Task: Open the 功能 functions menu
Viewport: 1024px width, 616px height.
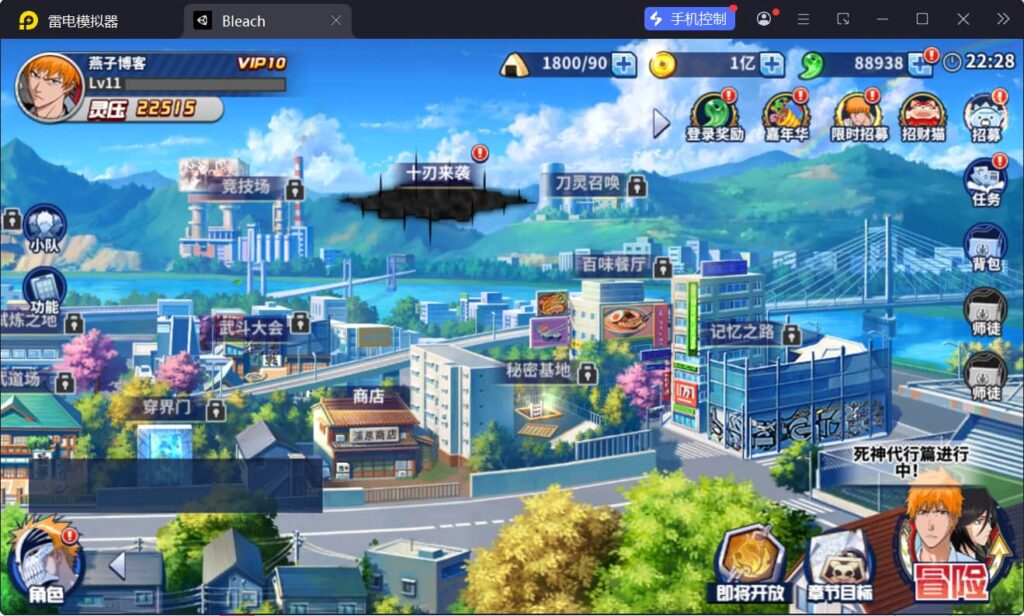Action: pyautogui.click(x=43, y=291)
